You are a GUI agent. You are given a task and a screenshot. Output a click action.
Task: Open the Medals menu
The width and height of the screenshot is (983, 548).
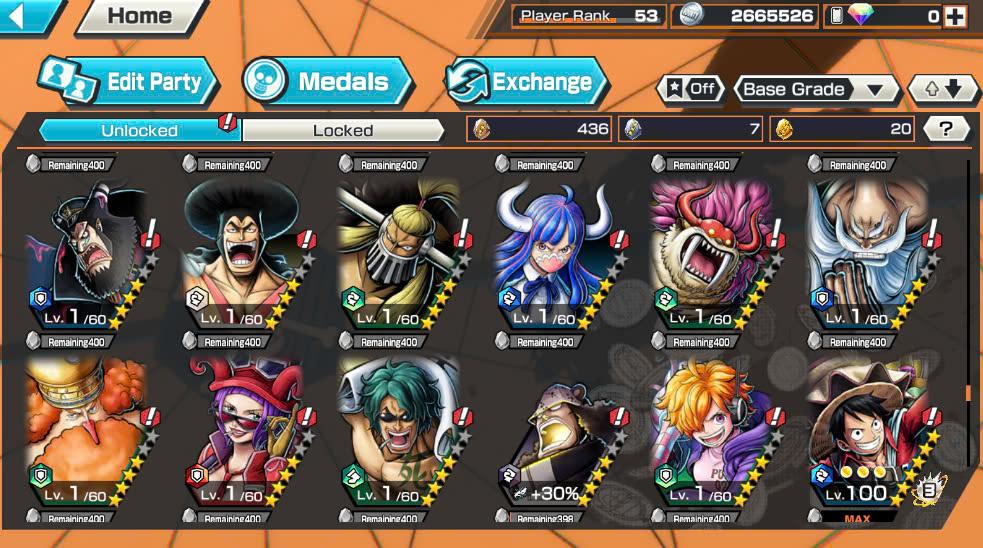point(328,82)
